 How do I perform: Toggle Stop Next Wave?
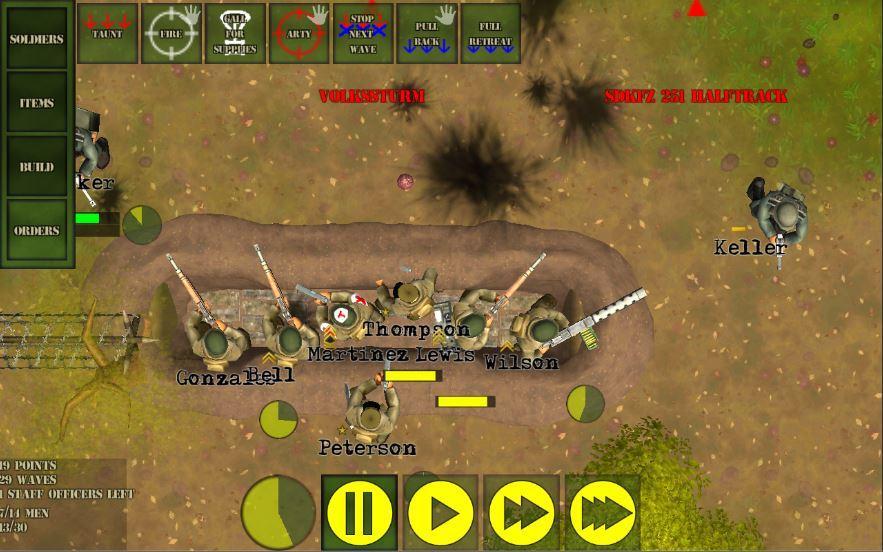tap(362, 33)
